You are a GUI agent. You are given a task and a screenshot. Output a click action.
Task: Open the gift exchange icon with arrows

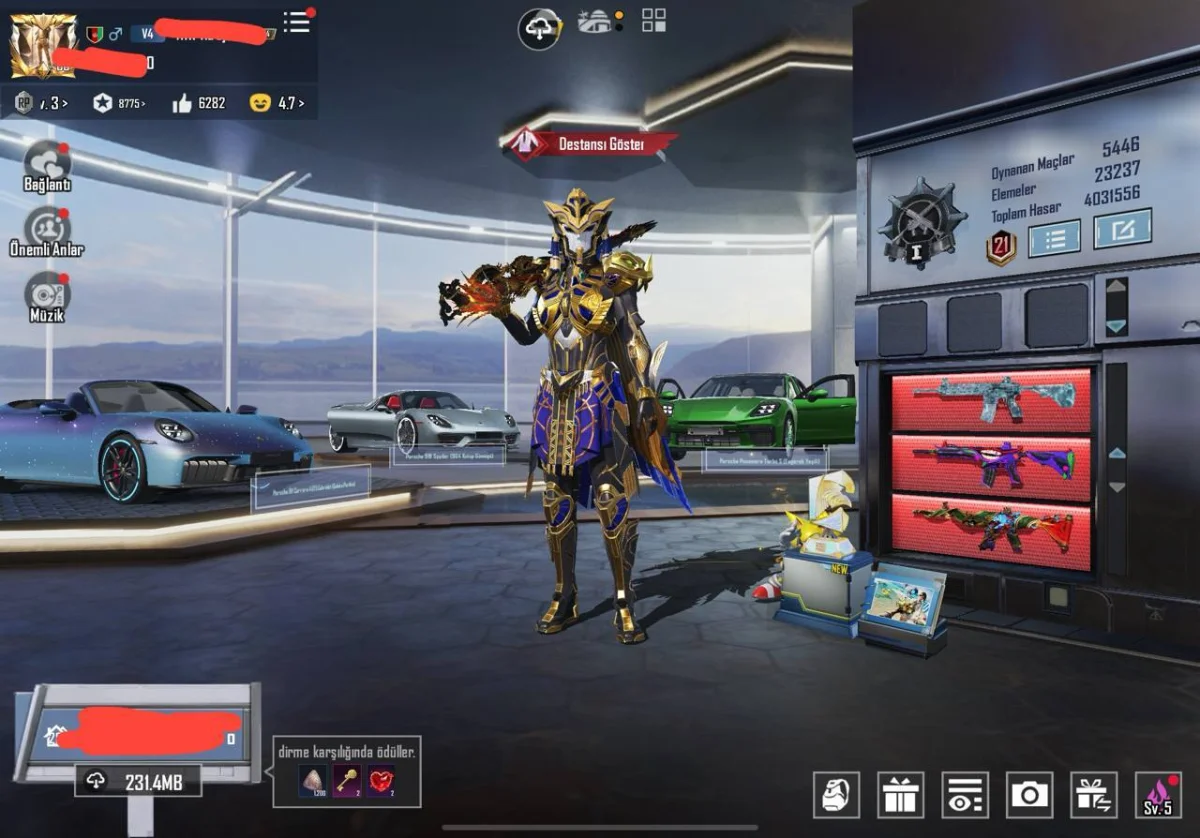1093,795
